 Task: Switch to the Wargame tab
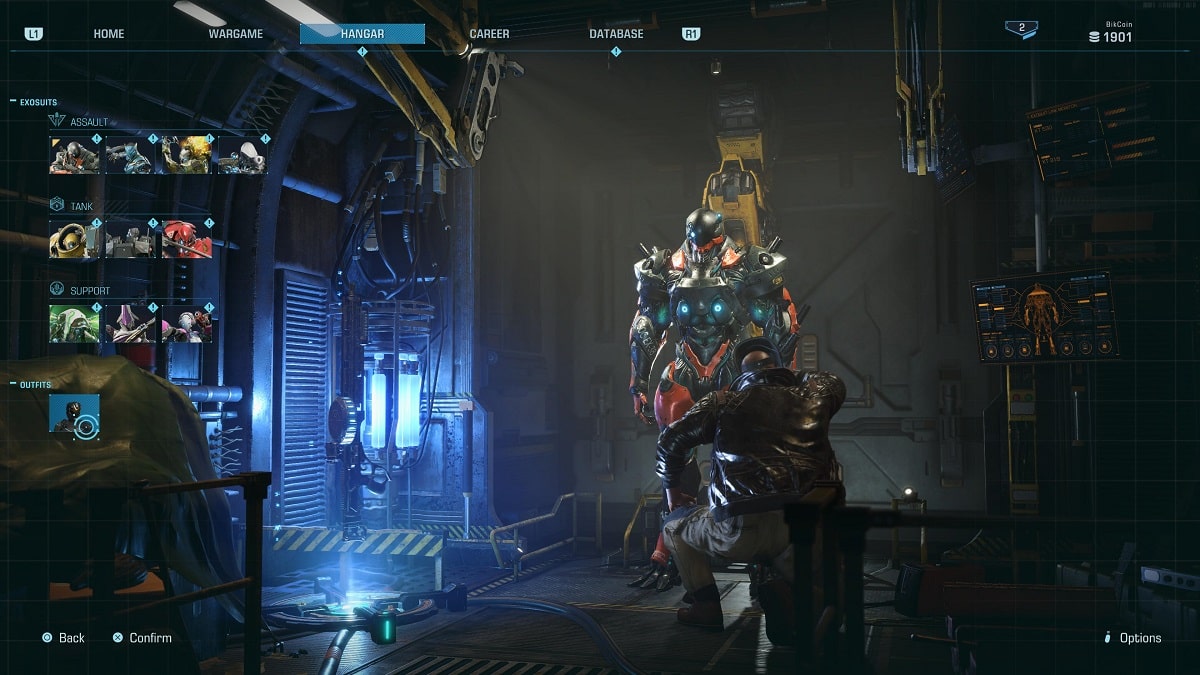(235, 34)
